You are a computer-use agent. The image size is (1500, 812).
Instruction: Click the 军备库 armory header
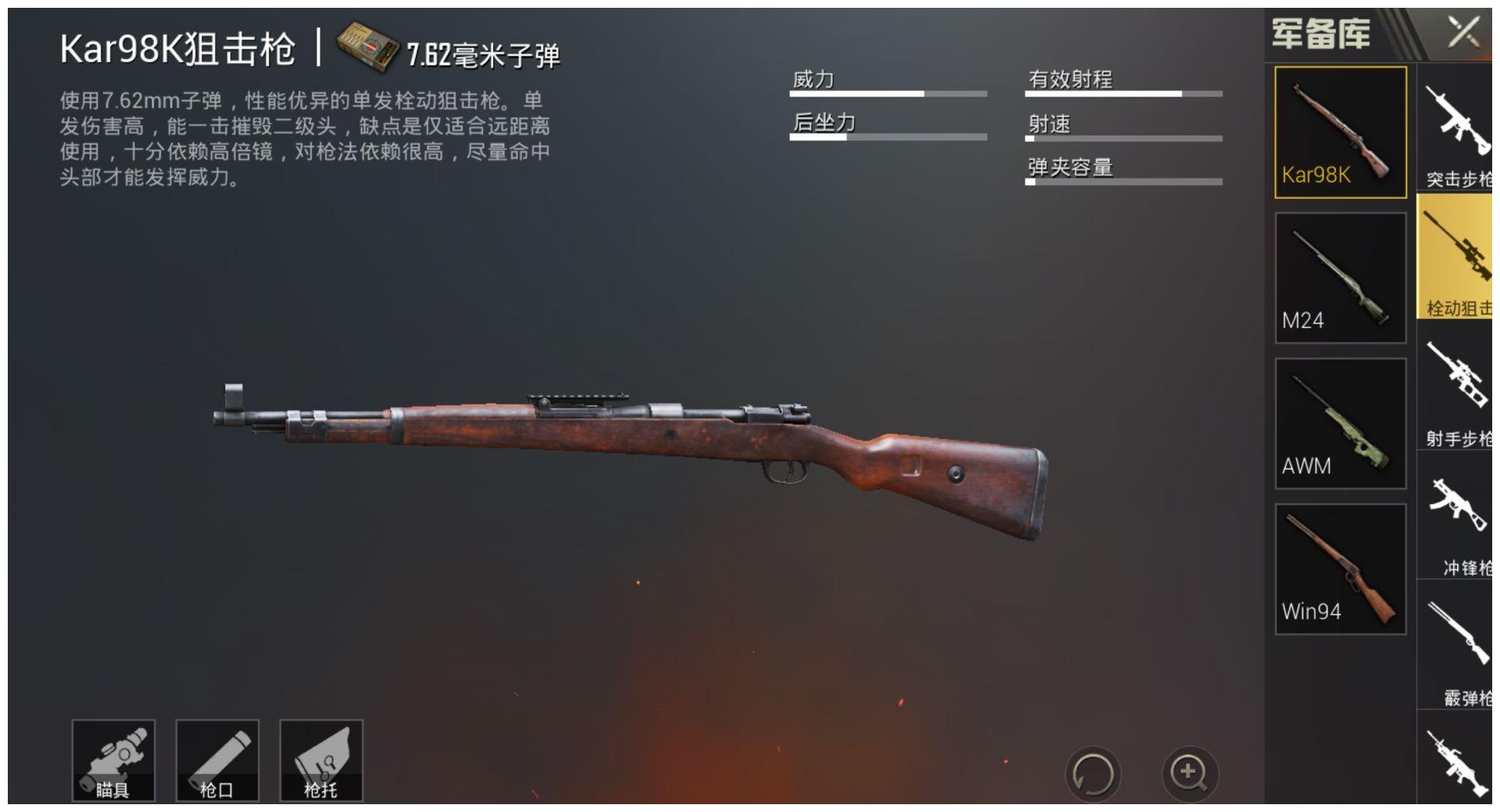pos(1320,33)
